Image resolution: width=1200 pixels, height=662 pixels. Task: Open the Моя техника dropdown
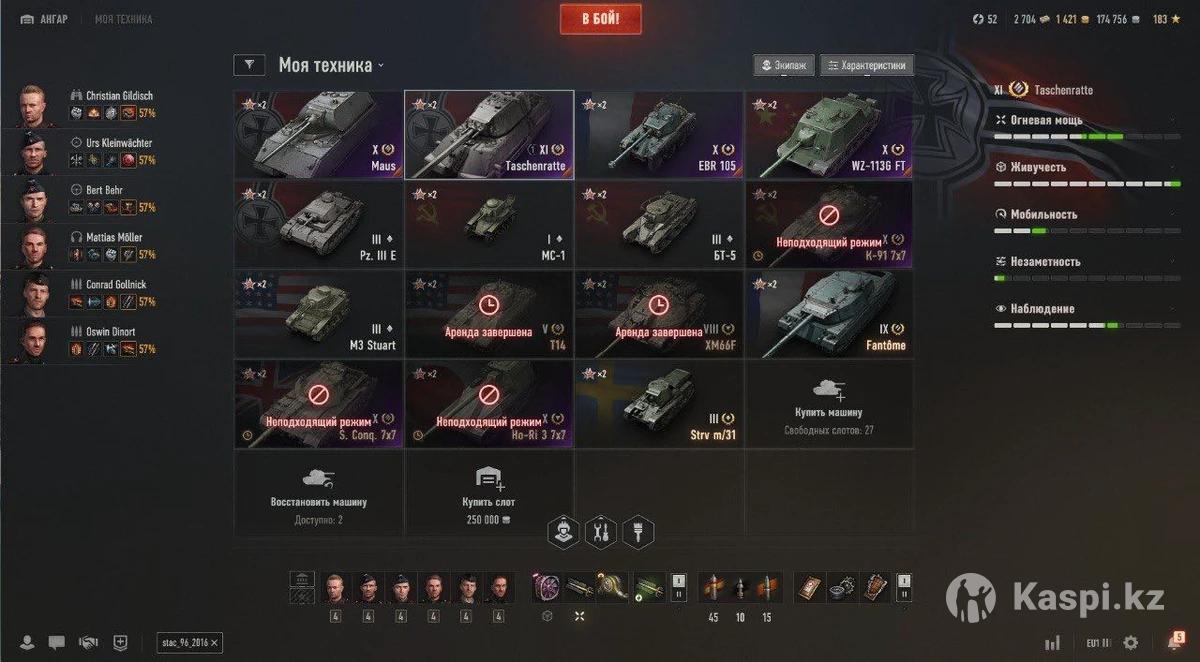pyautogui.click(x=331, y=66)
